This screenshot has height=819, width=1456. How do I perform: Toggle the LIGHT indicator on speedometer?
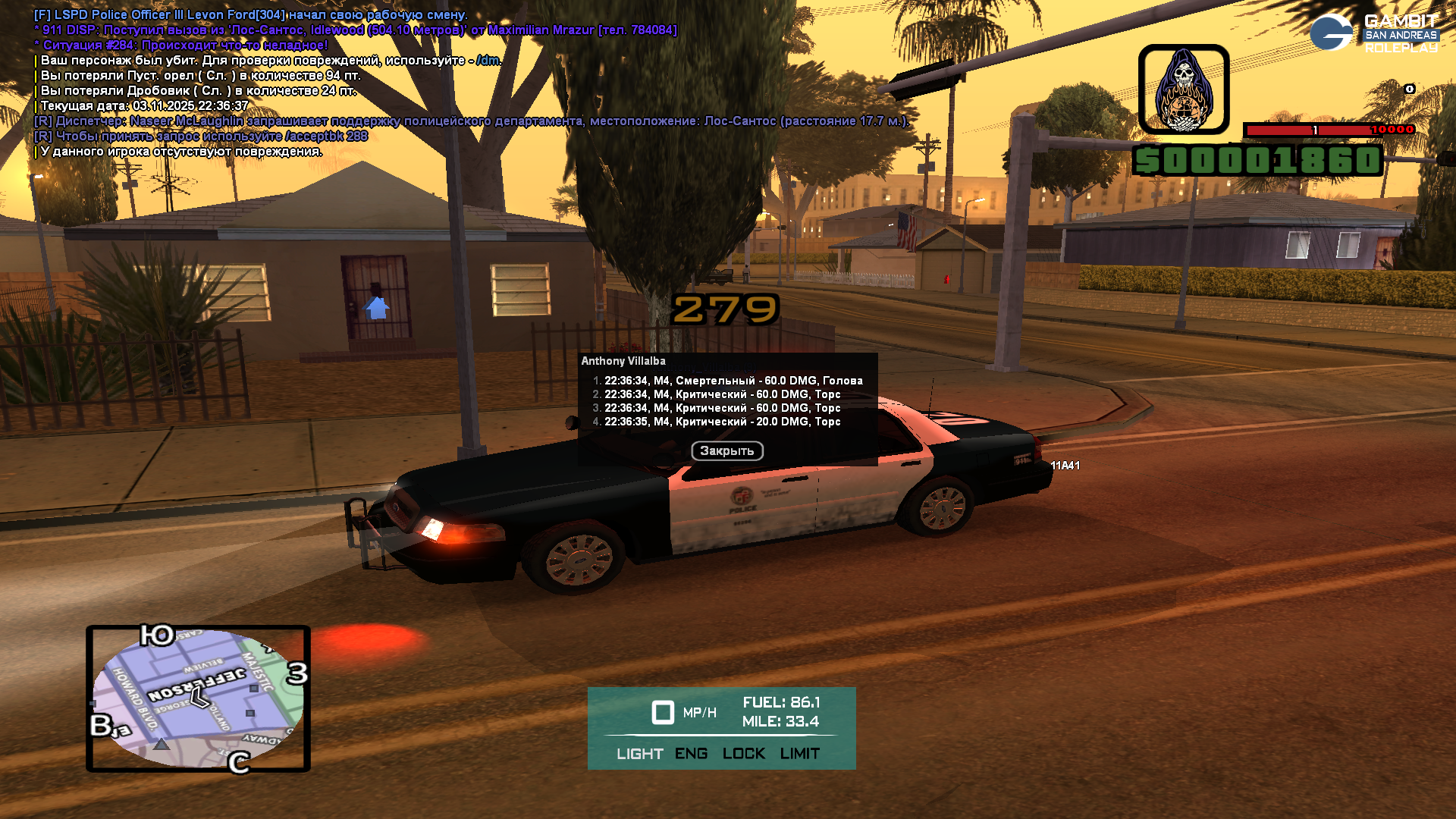point(639,754)
